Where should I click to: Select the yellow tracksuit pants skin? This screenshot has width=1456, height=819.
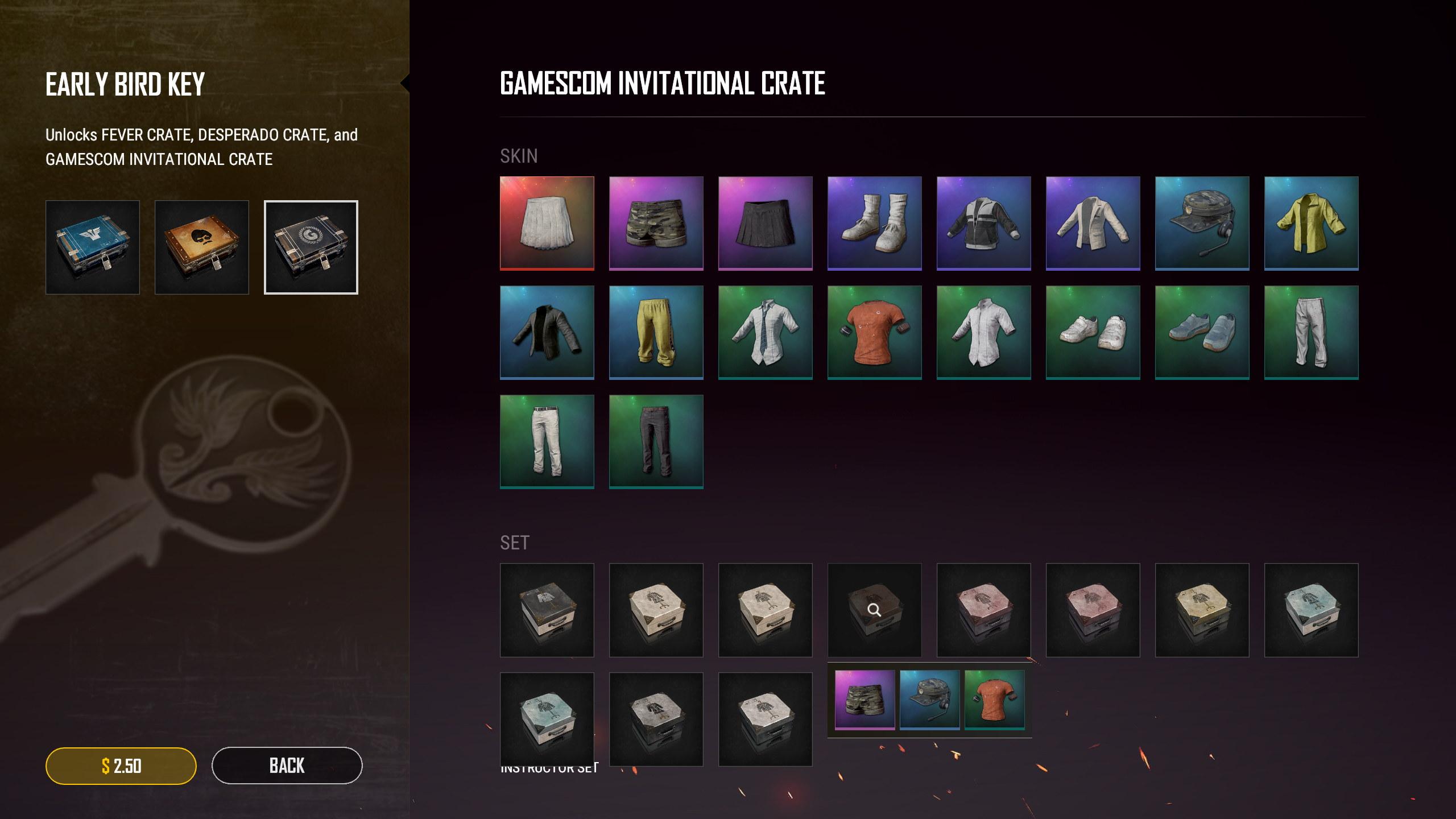[656, 332]
